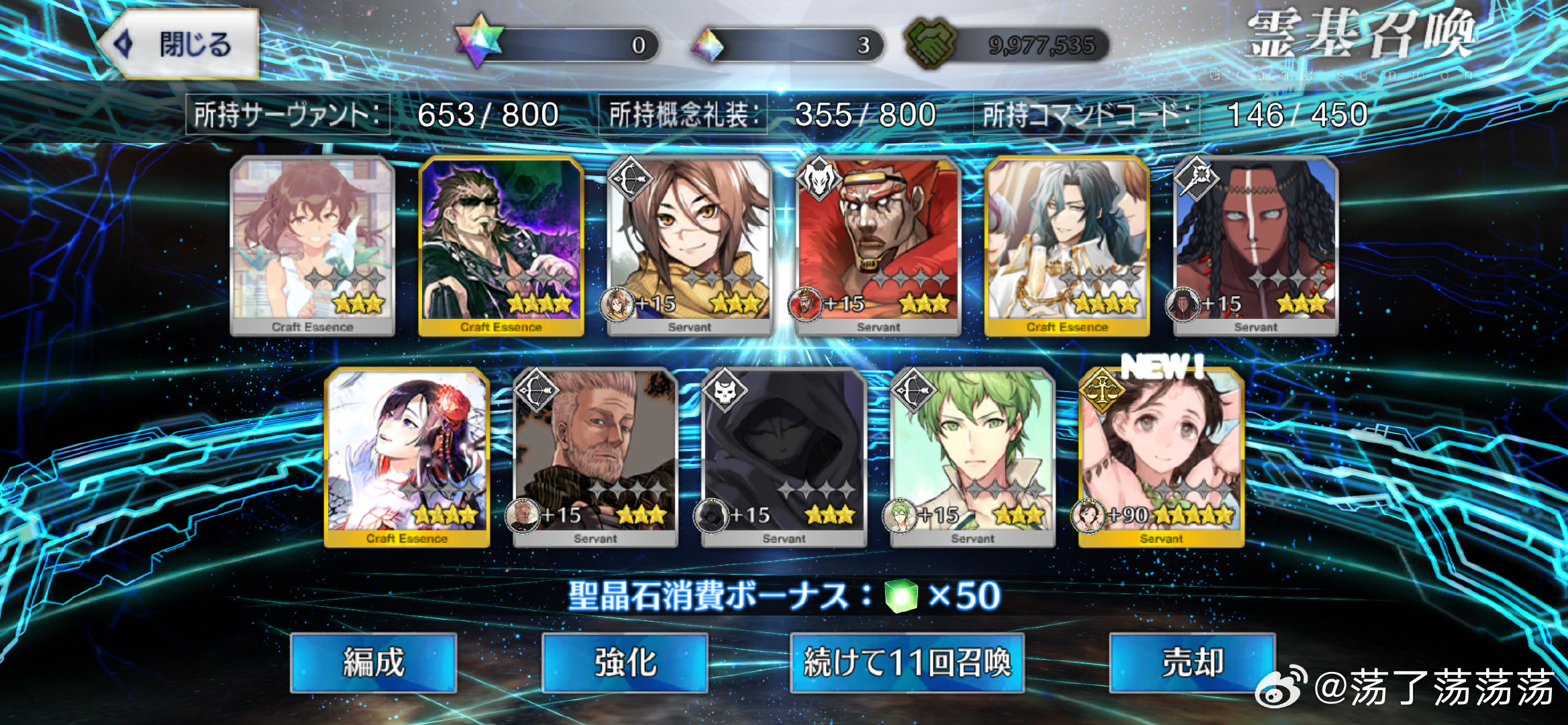Open the girl with lily Craft Essence

point(312,246)
